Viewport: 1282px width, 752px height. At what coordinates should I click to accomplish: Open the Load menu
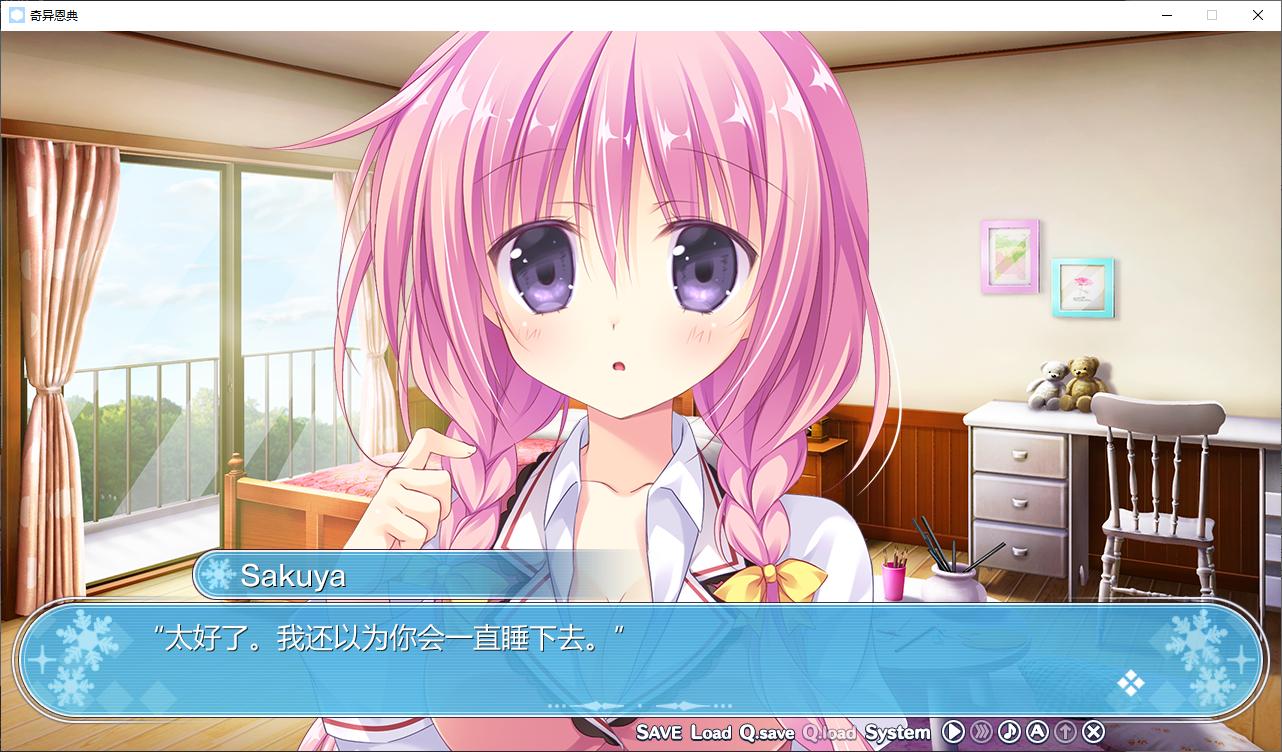(711, 732)
